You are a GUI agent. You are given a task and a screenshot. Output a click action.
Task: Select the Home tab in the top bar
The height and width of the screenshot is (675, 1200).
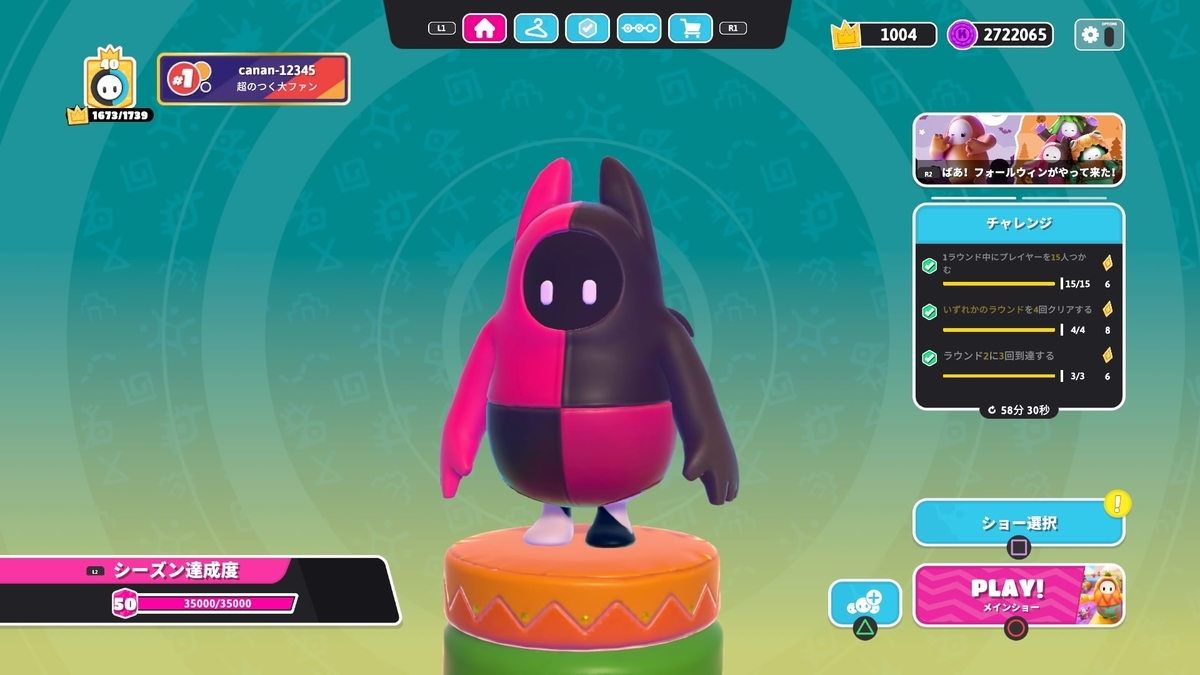click(484, 28)
